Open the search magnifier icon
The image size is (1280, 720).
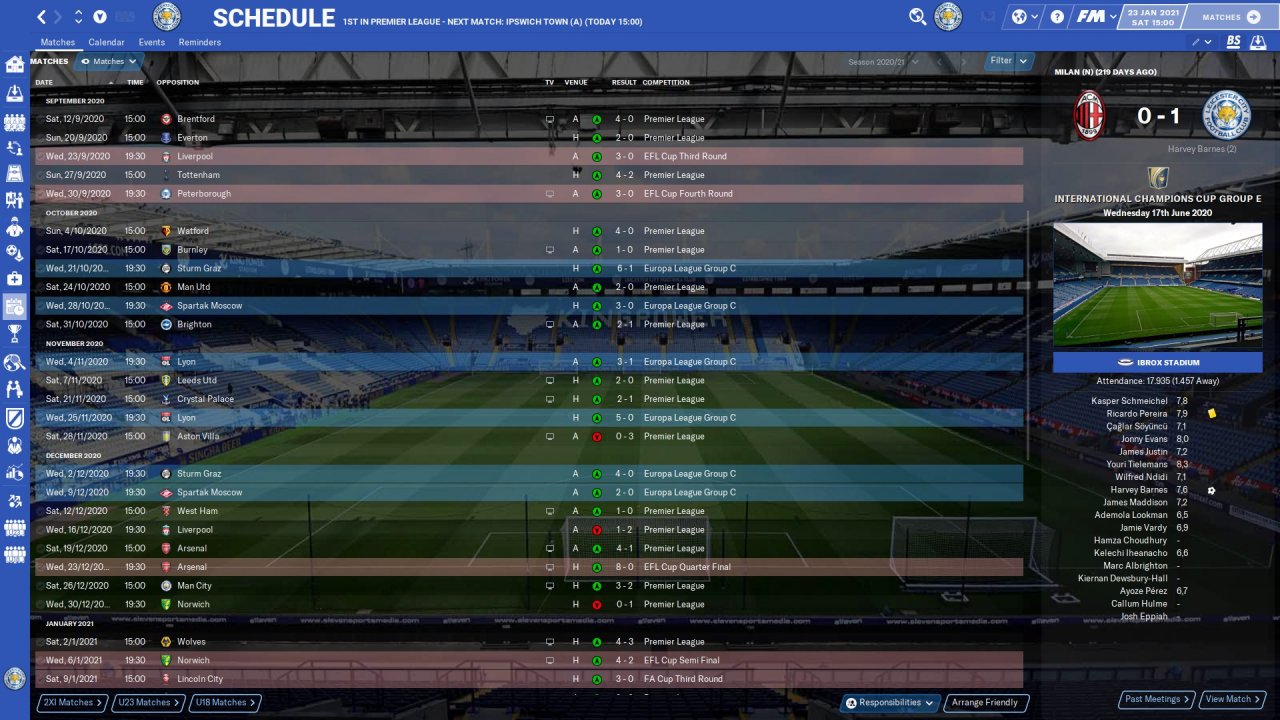coord(917,17)
